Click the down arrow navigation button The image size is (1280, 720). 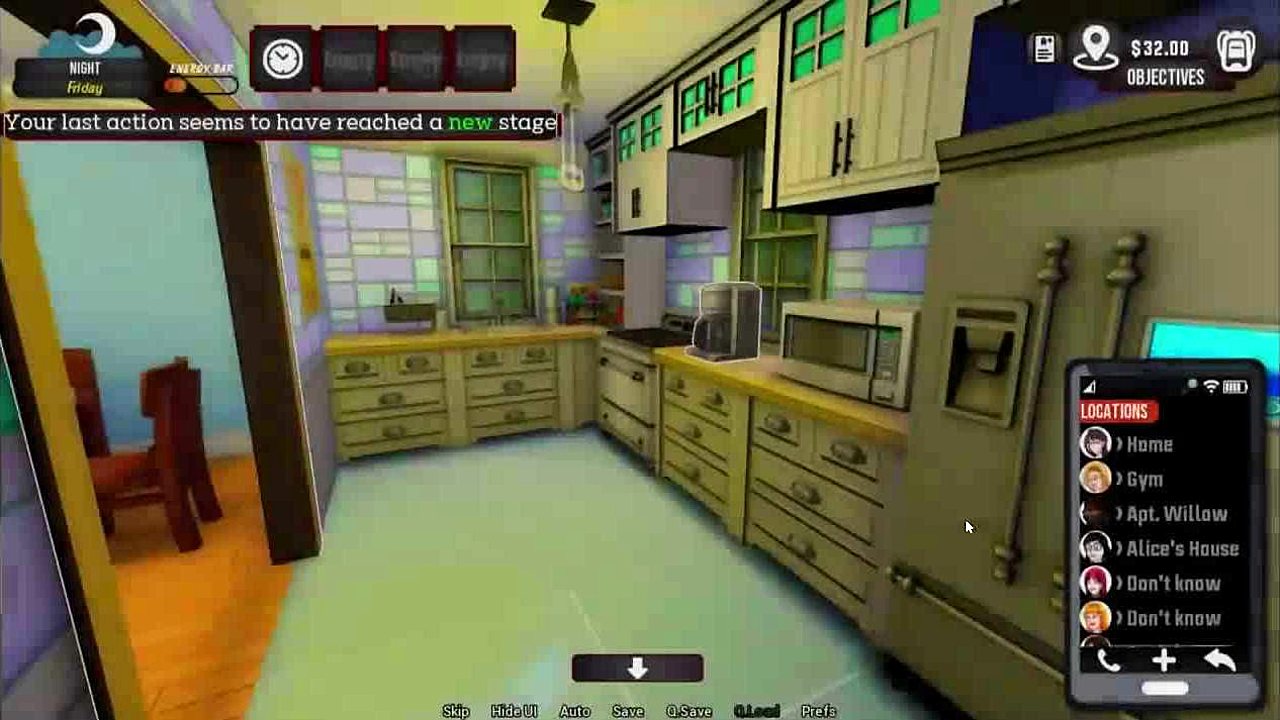pos(638,668)
